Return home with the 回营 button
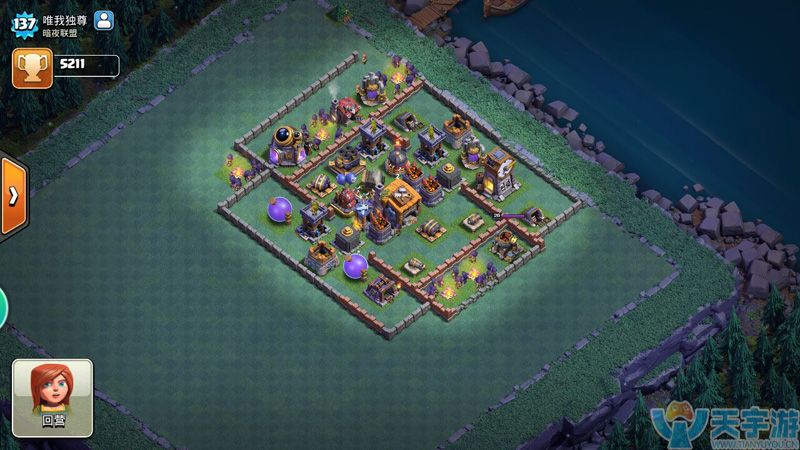 pos(52,397)
